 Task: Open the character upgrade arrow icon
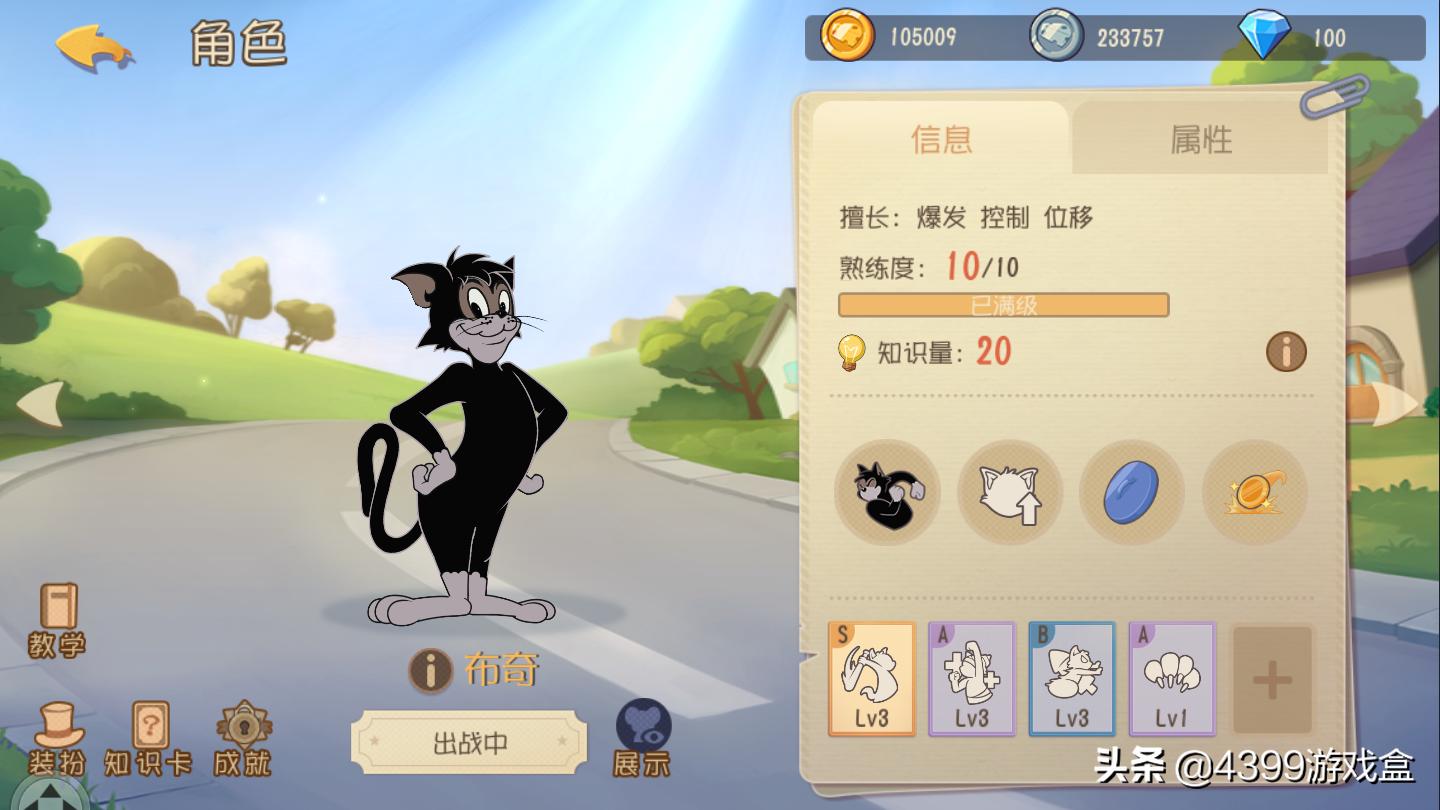tap(1009, 492)
